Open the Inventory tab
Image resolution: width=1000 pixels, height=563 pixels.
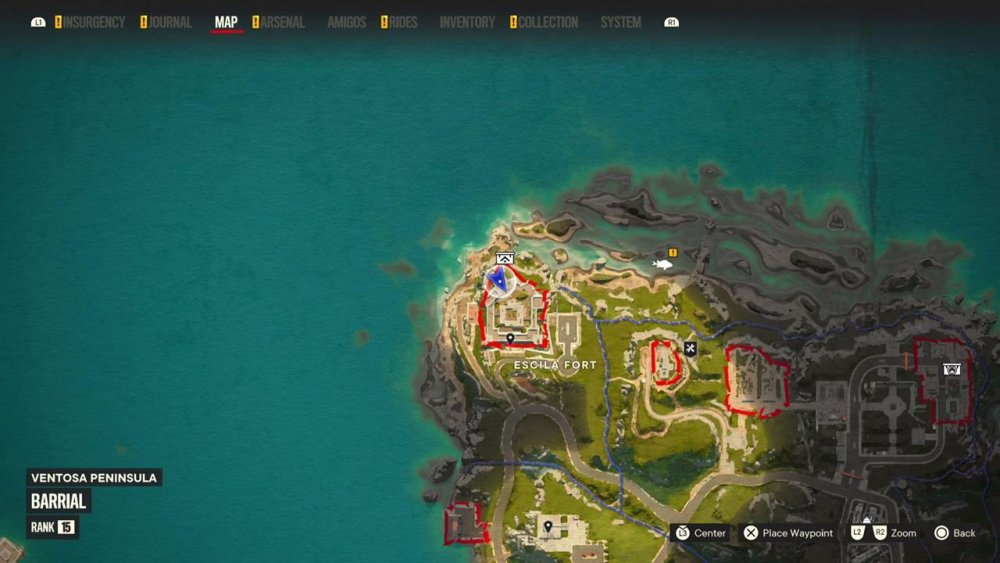tap(467, 22)
